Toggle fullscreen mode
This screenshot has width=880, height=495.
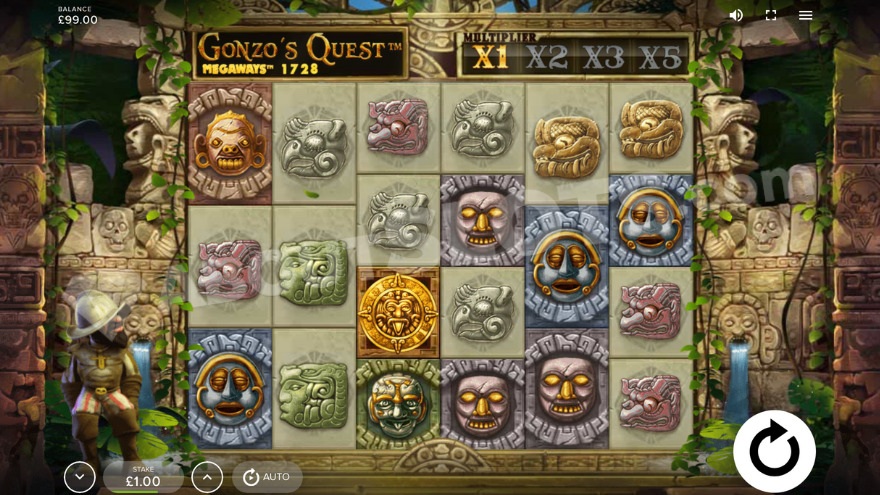tap(771, 15)
